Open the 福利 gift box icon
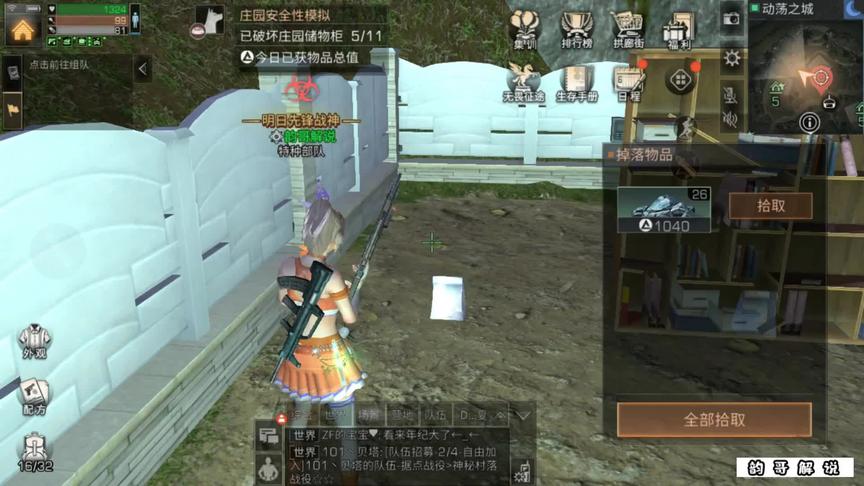Image resolution: width=864 pixels, height=486 pixels. (678, 30)
